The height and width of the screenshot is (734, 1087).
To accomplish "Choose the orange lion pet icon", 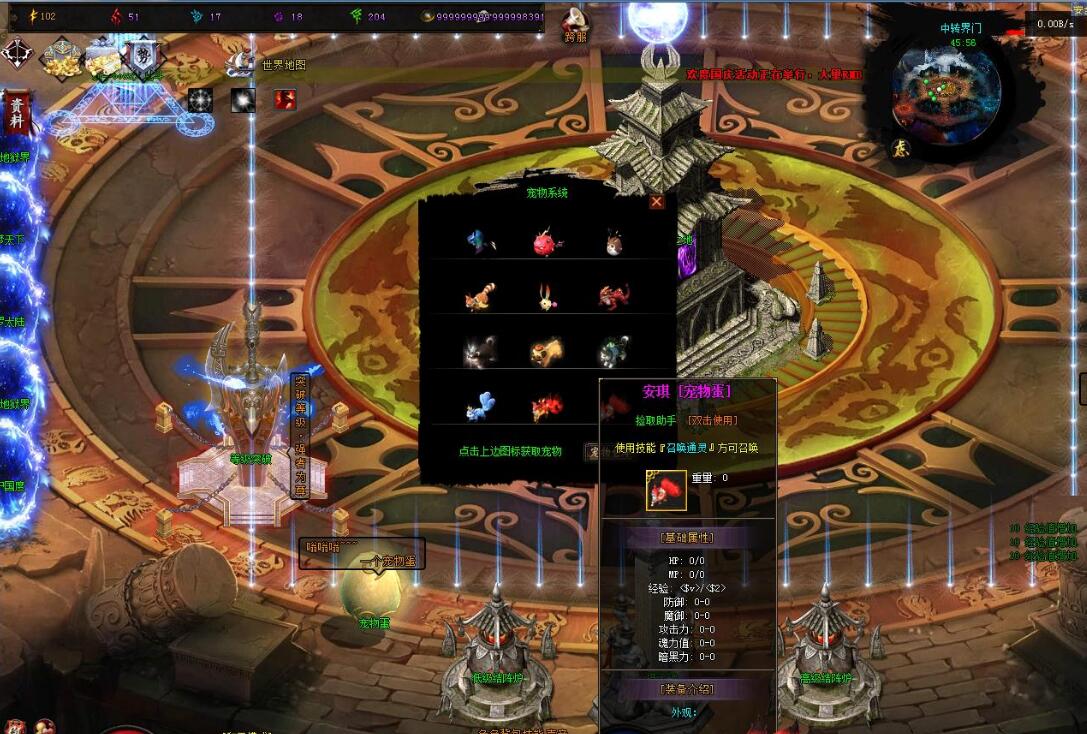I will coord(545,351).
